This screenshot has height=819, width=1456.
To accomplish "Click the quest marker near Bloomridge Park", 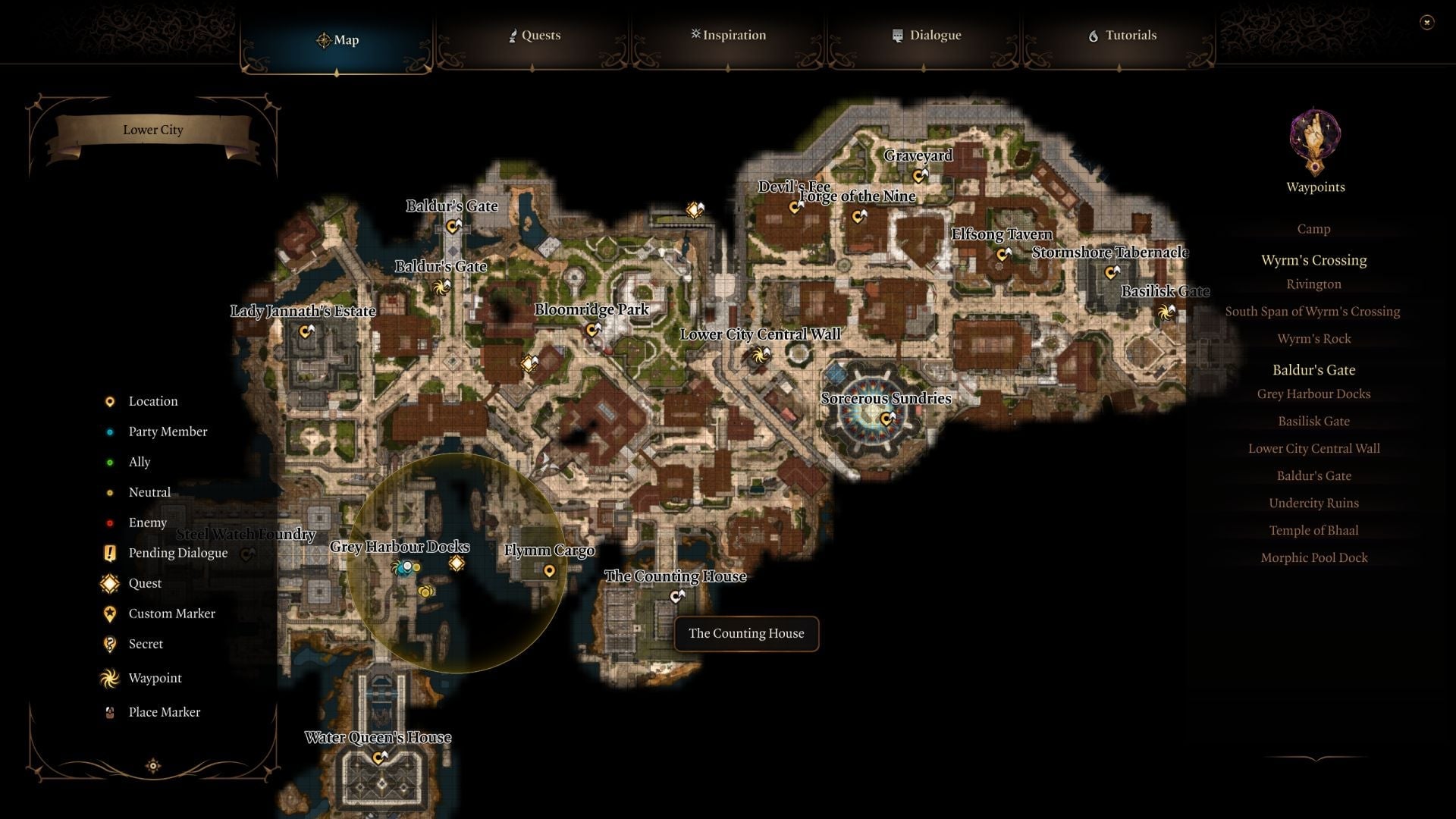I will click(x=528, y=364).
